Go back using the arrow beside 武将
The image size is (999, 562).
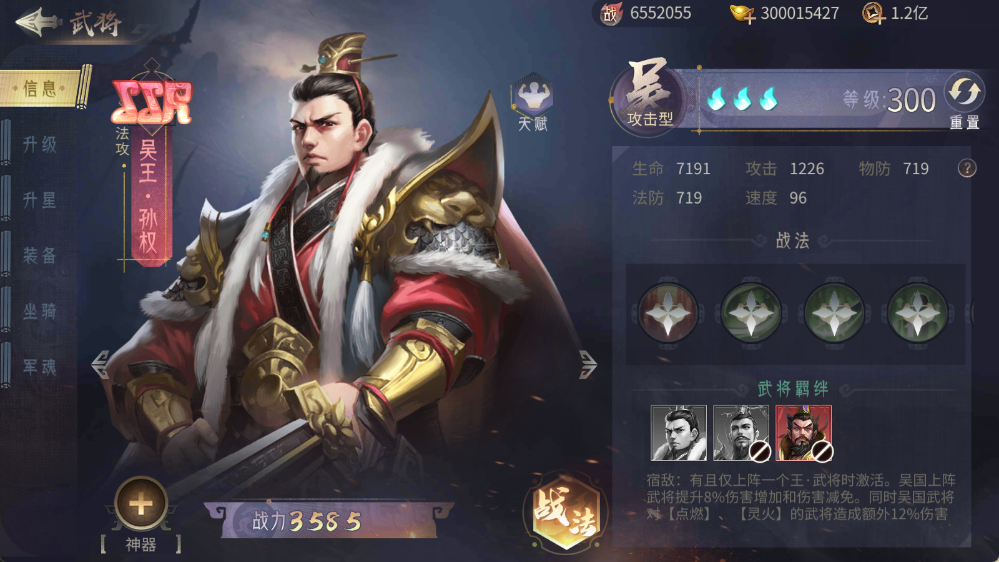[35, 22]
